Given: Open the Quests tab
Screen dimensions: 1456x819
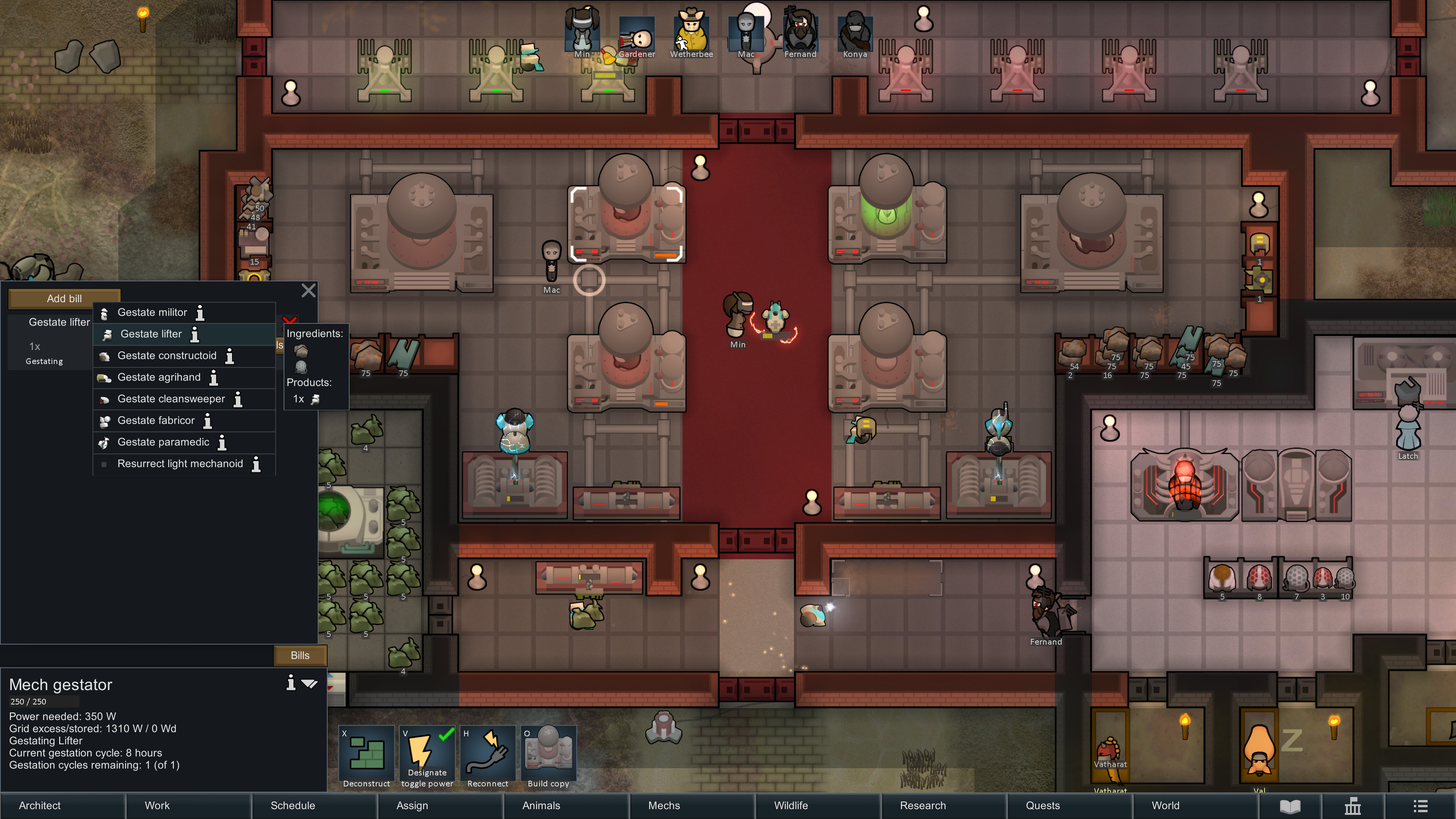Looking at the screenshot, I should (1042, 805).
